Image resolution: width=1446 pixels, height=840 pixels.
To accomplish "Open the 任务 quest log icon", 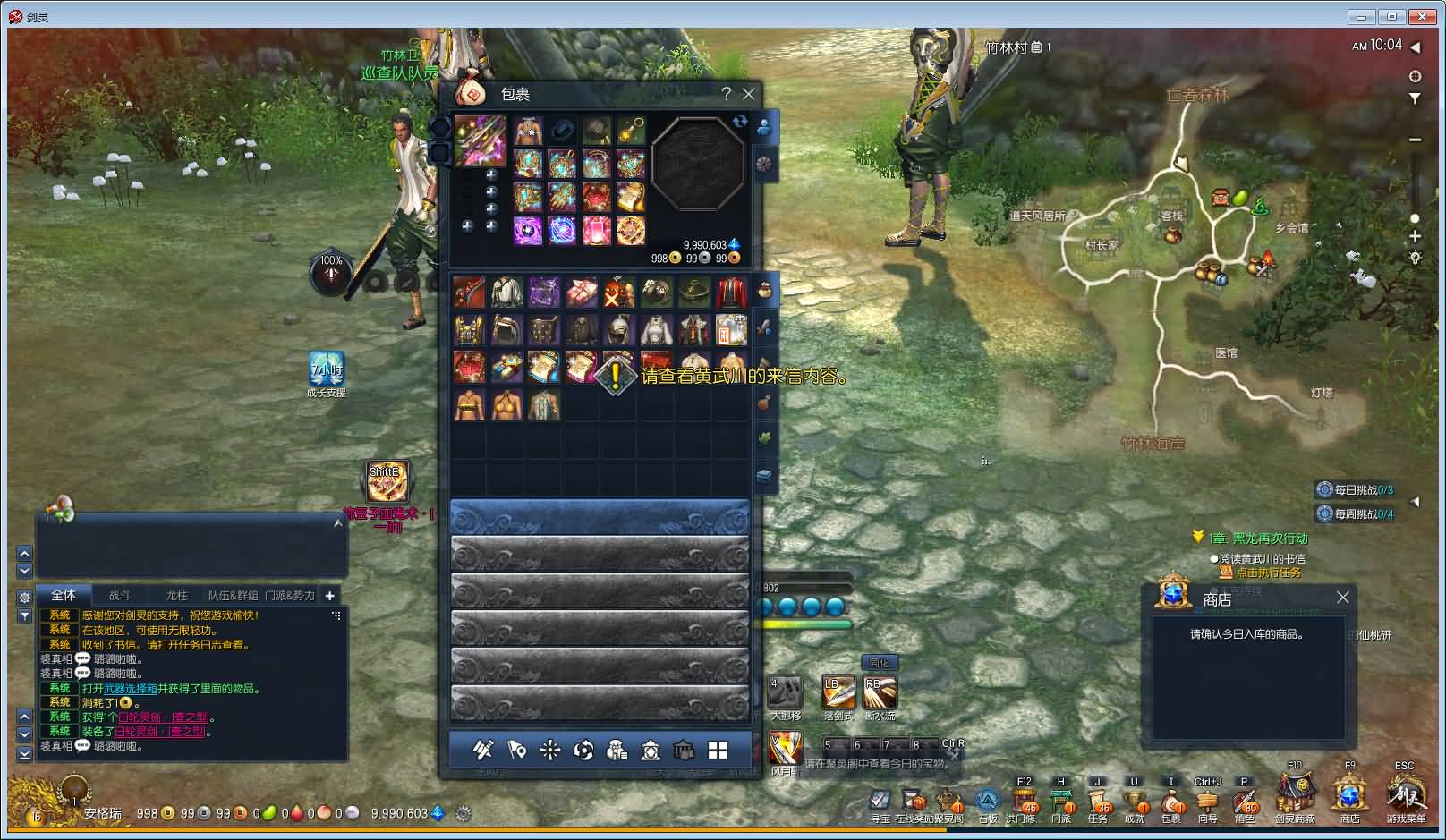I will (1098, 801).
